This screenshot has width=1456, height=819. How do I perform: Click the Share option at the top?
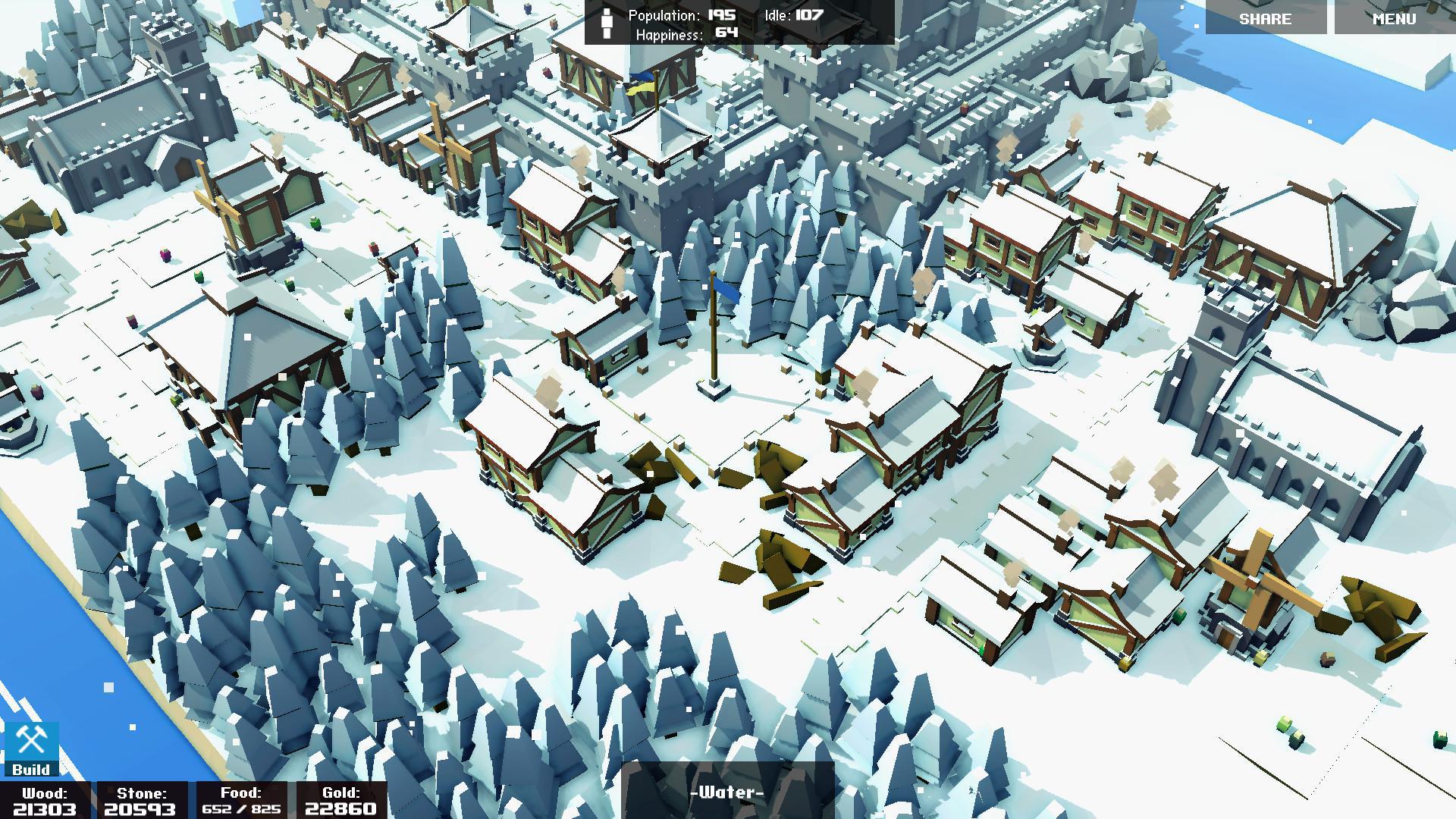click(1265, 18)
